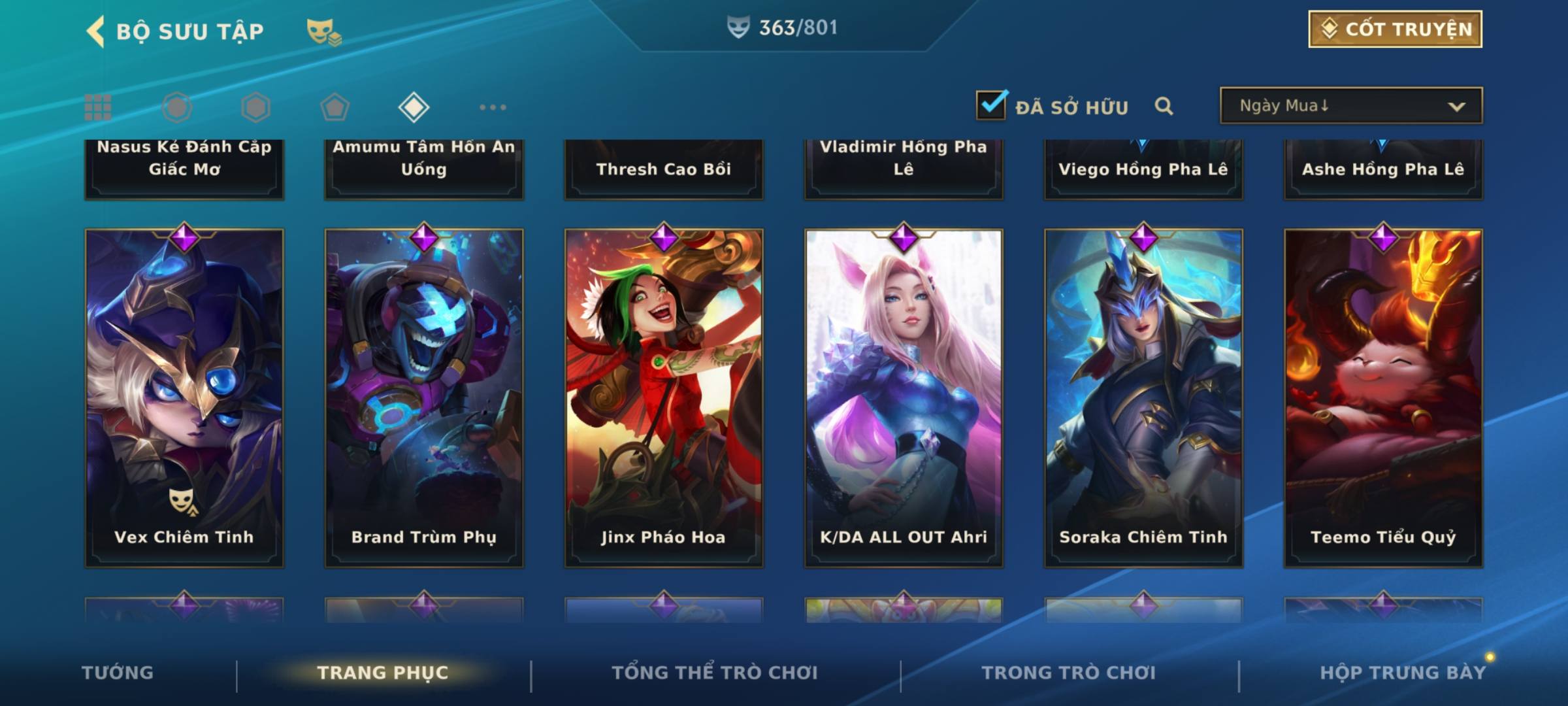Expand the Ngày Mua sort dropdown

[x=1351, y=106]
